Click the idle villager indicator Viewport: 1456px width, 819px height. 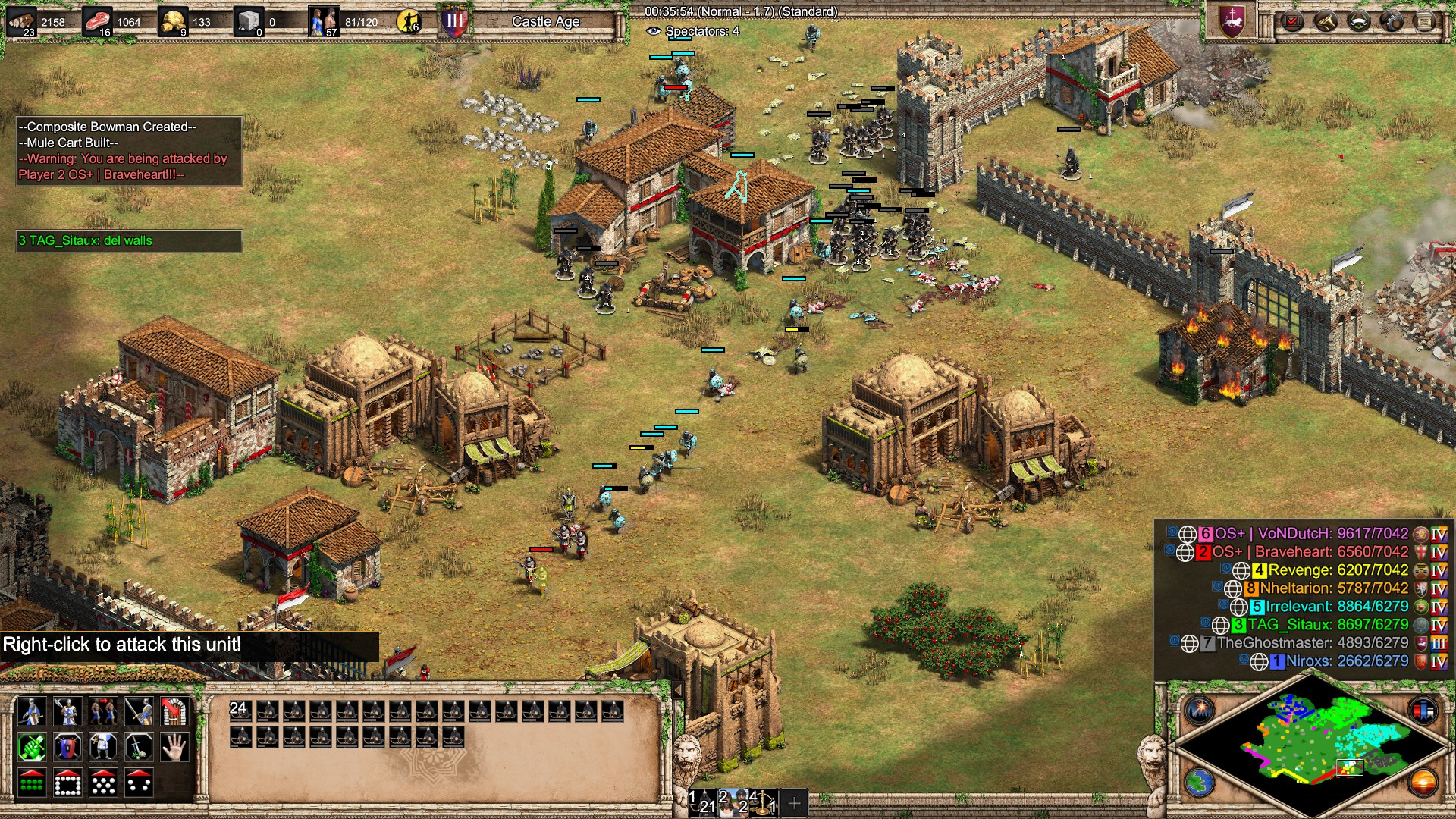(x=409, y=22)
